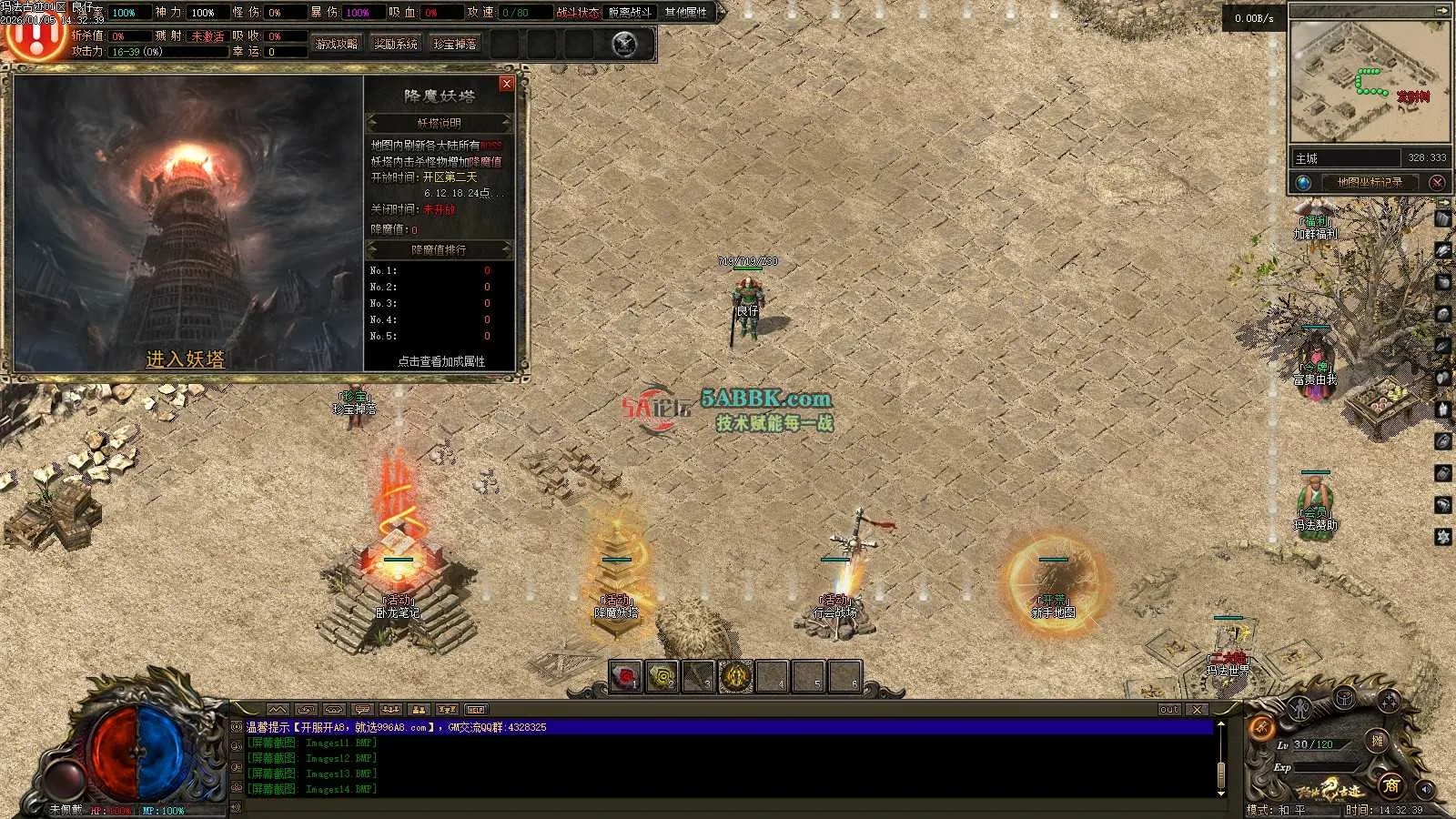Click the round emblem icon in top bar
This screenshot has width=1456, height=819.
[624, 44]
